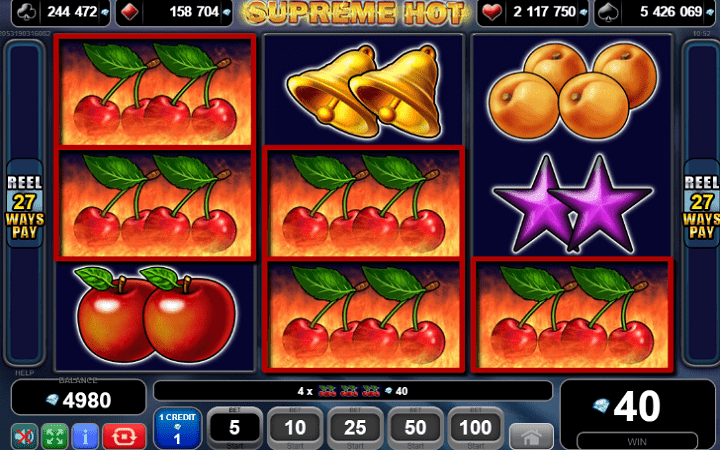Change the blue 1 Credit denomination
The width and height of the screenshot is (720, 450).
(x=177, y=428)
